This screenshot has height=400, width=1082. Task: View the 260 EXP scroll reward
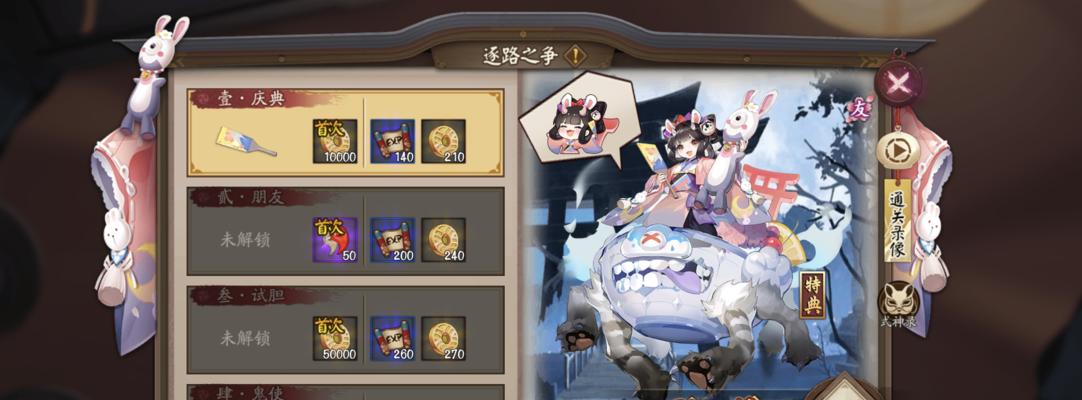pyautogui.click(x=392, y=338)
